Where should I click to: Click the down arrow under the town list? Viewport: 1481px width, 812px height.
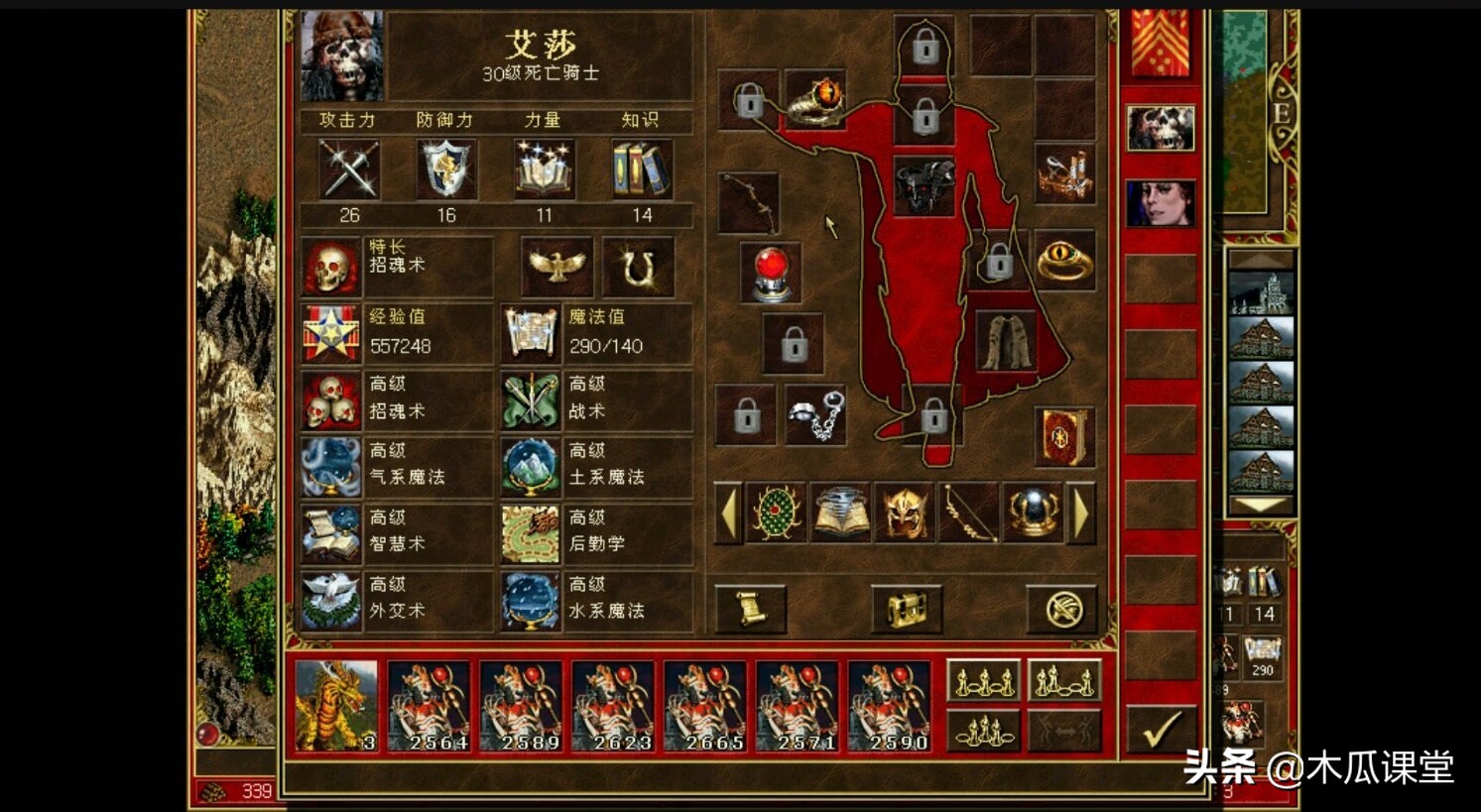coord(1263,506)
